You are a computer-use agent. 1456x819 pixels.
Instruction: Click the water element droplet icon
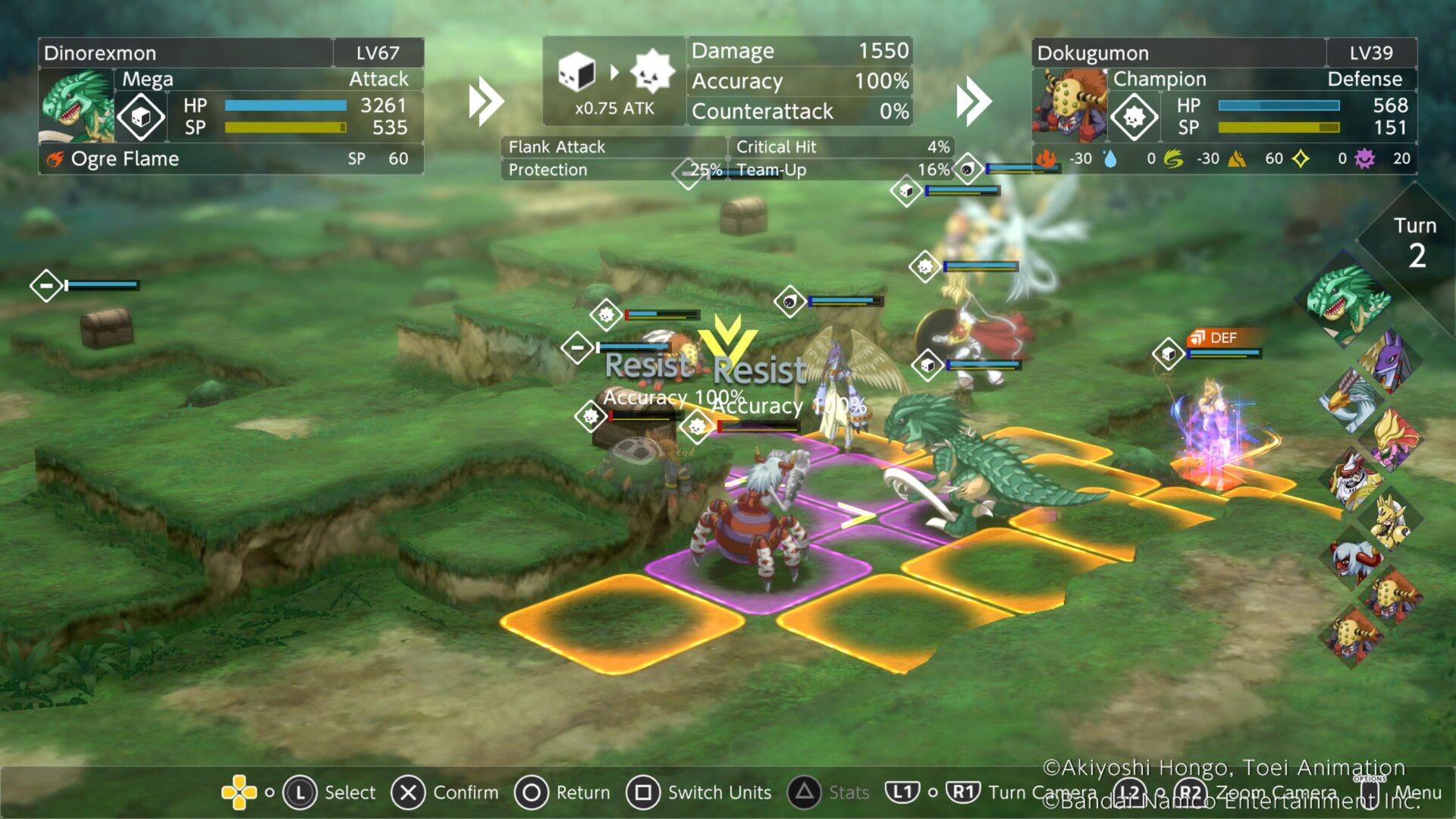pyautogui.click(x=1109, y=158)
